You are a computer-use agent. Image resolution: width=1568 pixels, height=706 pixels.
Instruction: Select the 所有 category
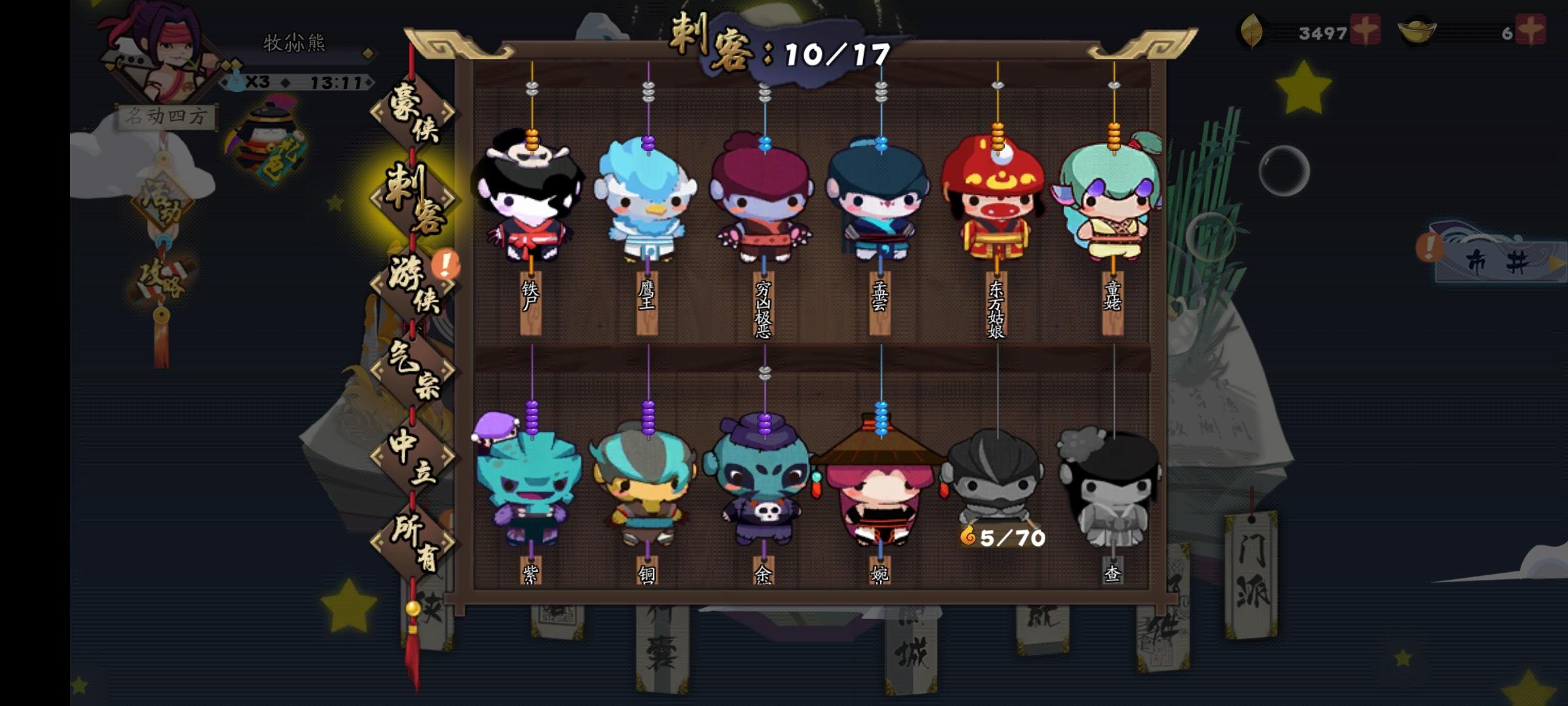[x=412, y=543]
